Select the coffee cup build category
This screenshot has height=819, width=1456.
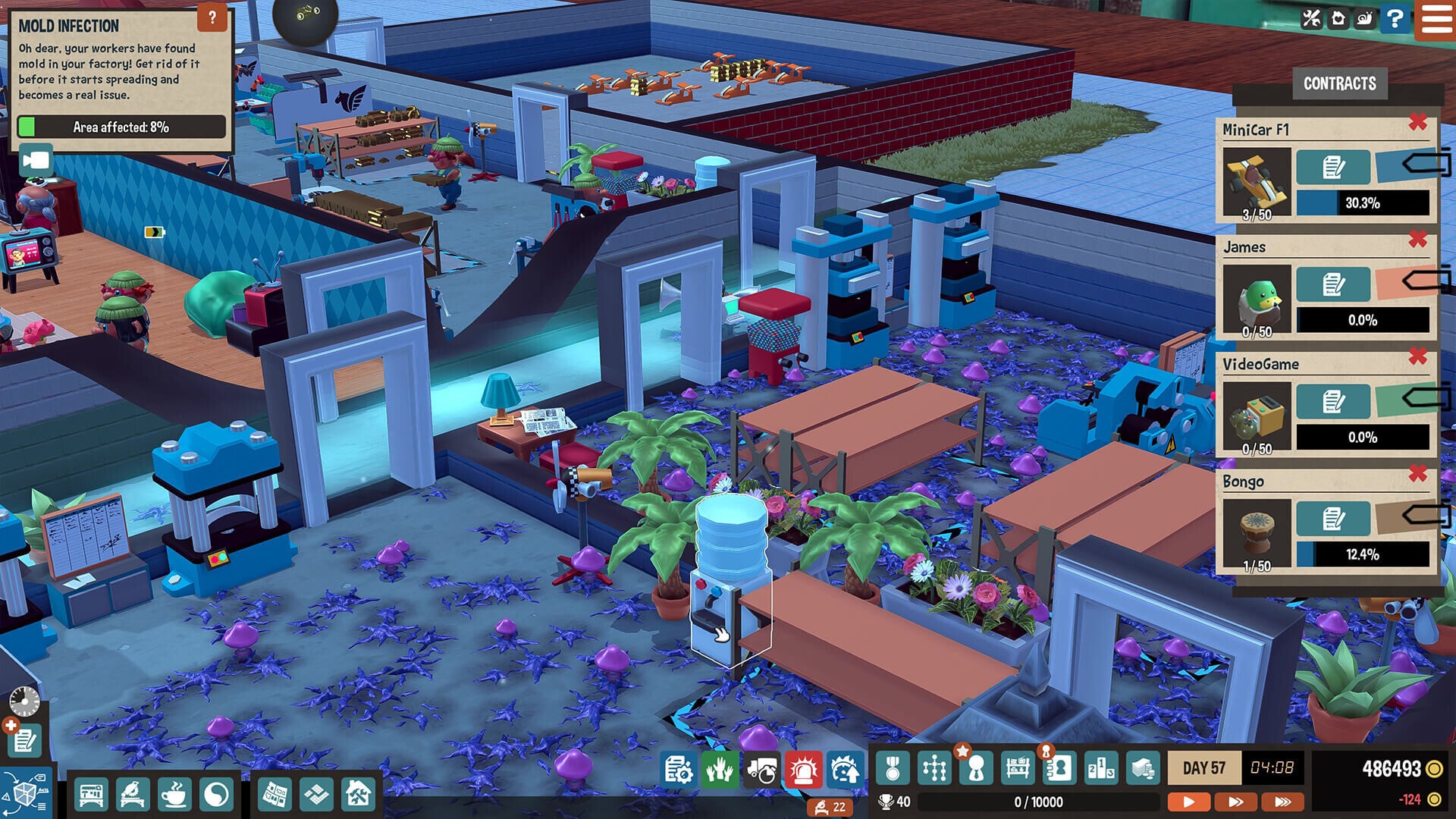click(174, 795)
